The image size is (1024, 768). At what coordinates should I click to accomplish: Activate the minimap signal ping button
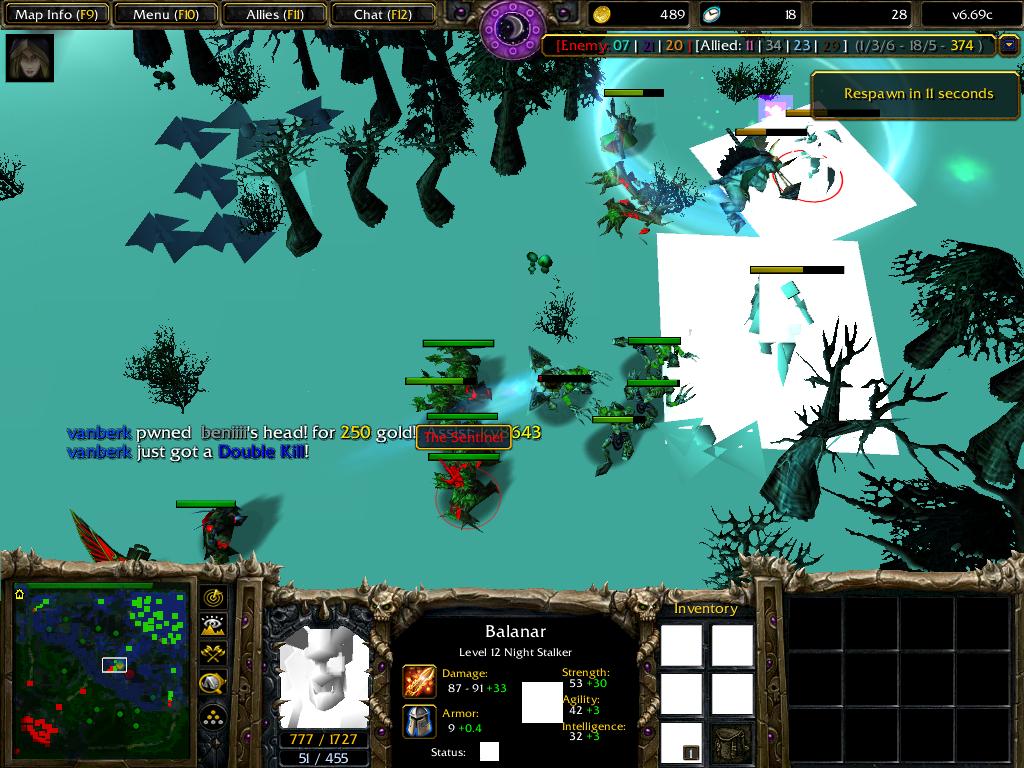[x=214, y=597]
